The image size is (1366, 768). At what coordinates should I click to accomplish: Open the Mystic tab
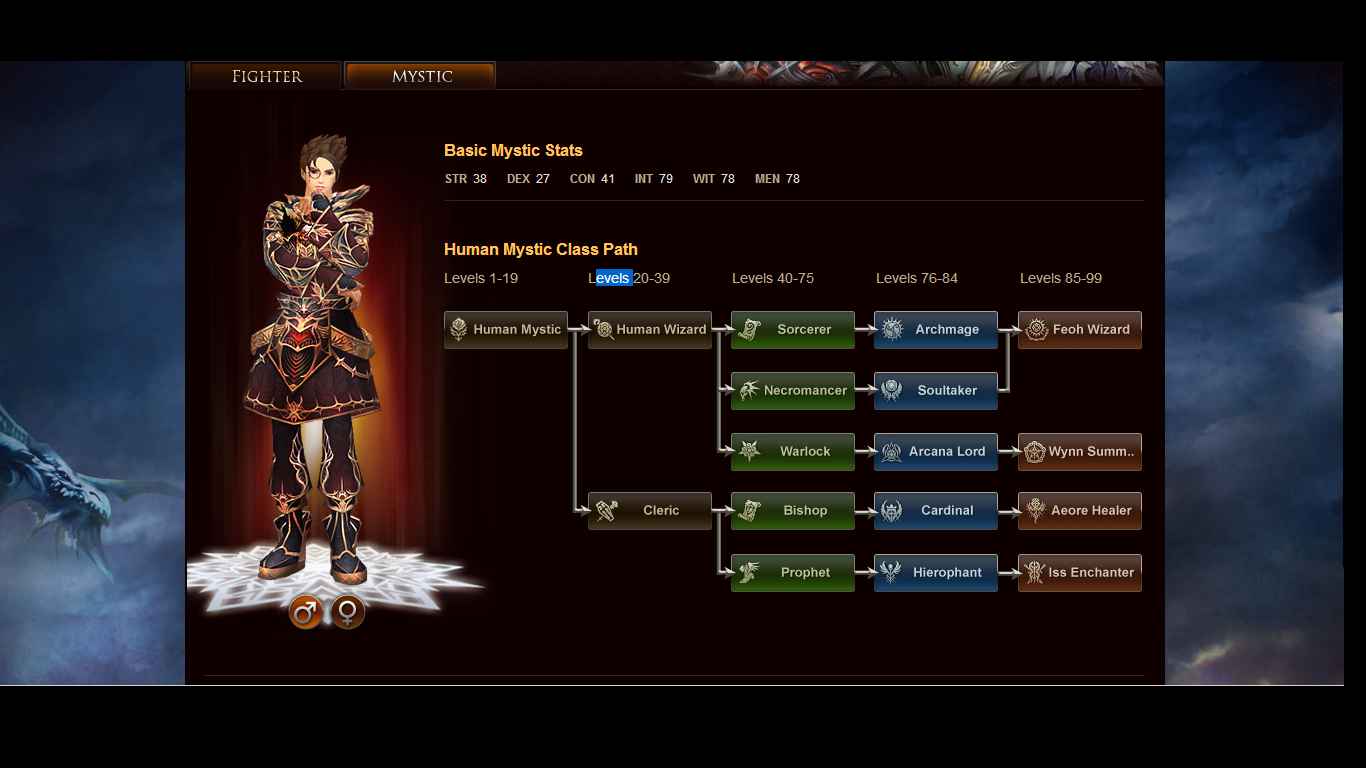point(419,75)
